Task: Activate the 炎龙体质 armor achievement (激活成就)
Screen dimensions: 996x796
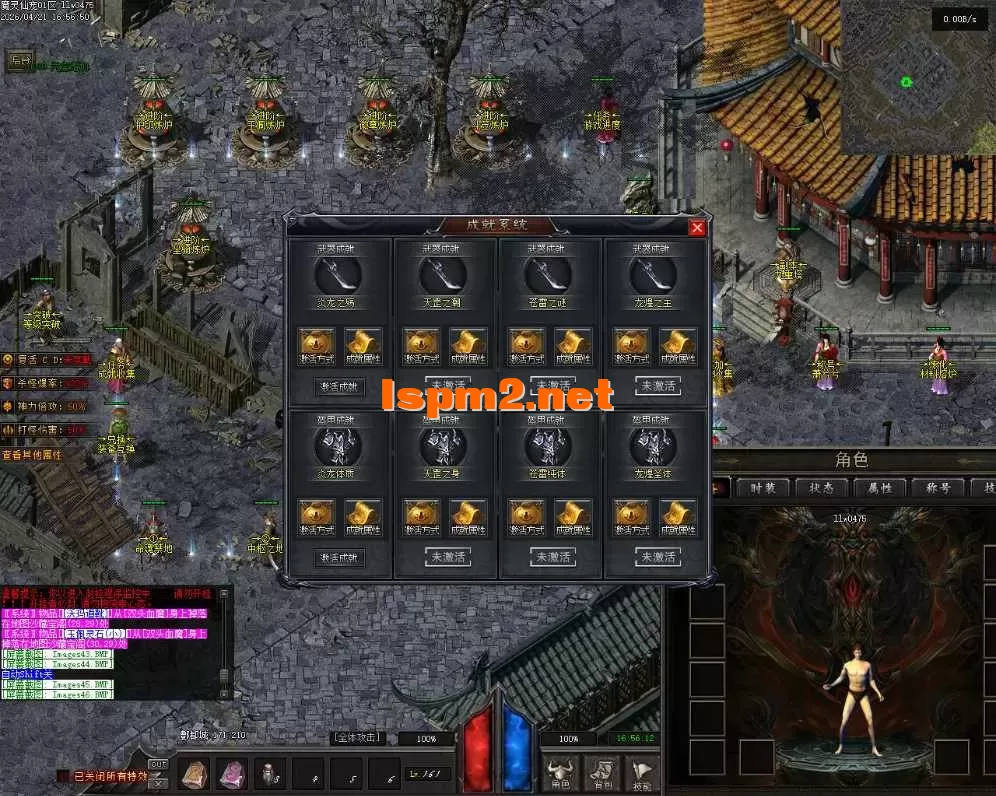Action: tap(340, 557)
